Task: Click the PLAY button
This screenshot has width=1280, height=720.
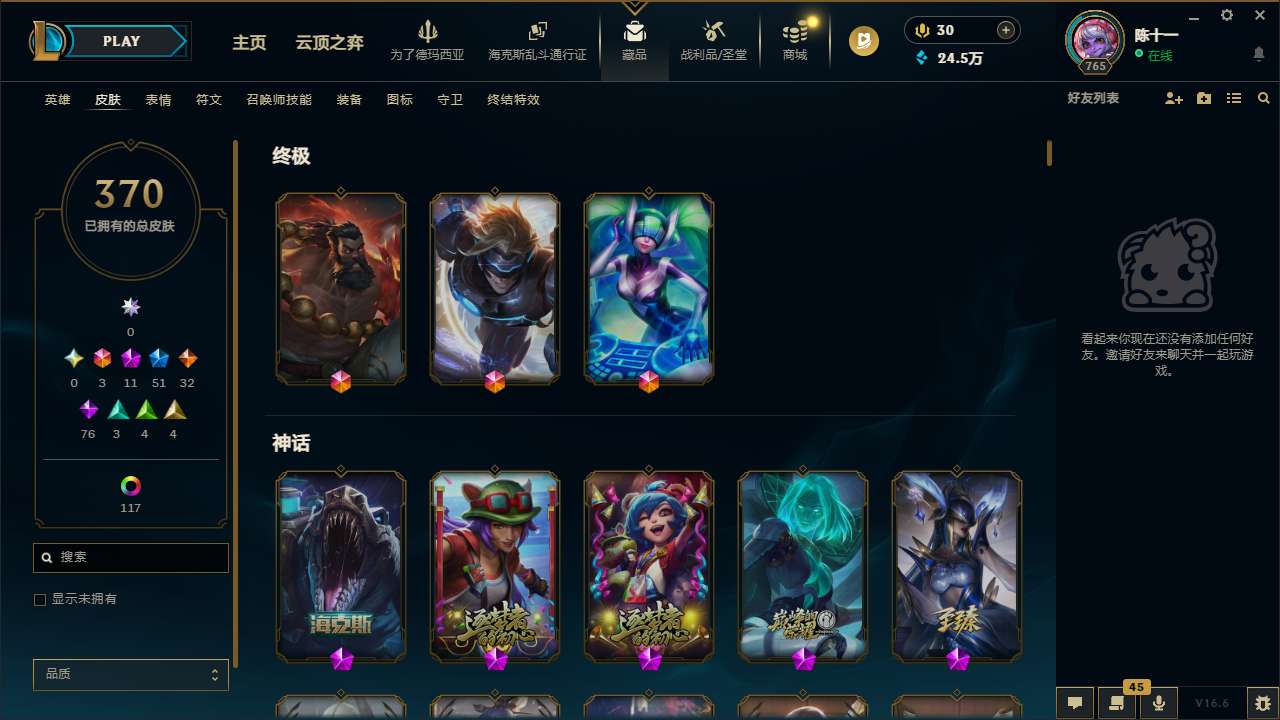Action: 121,41
